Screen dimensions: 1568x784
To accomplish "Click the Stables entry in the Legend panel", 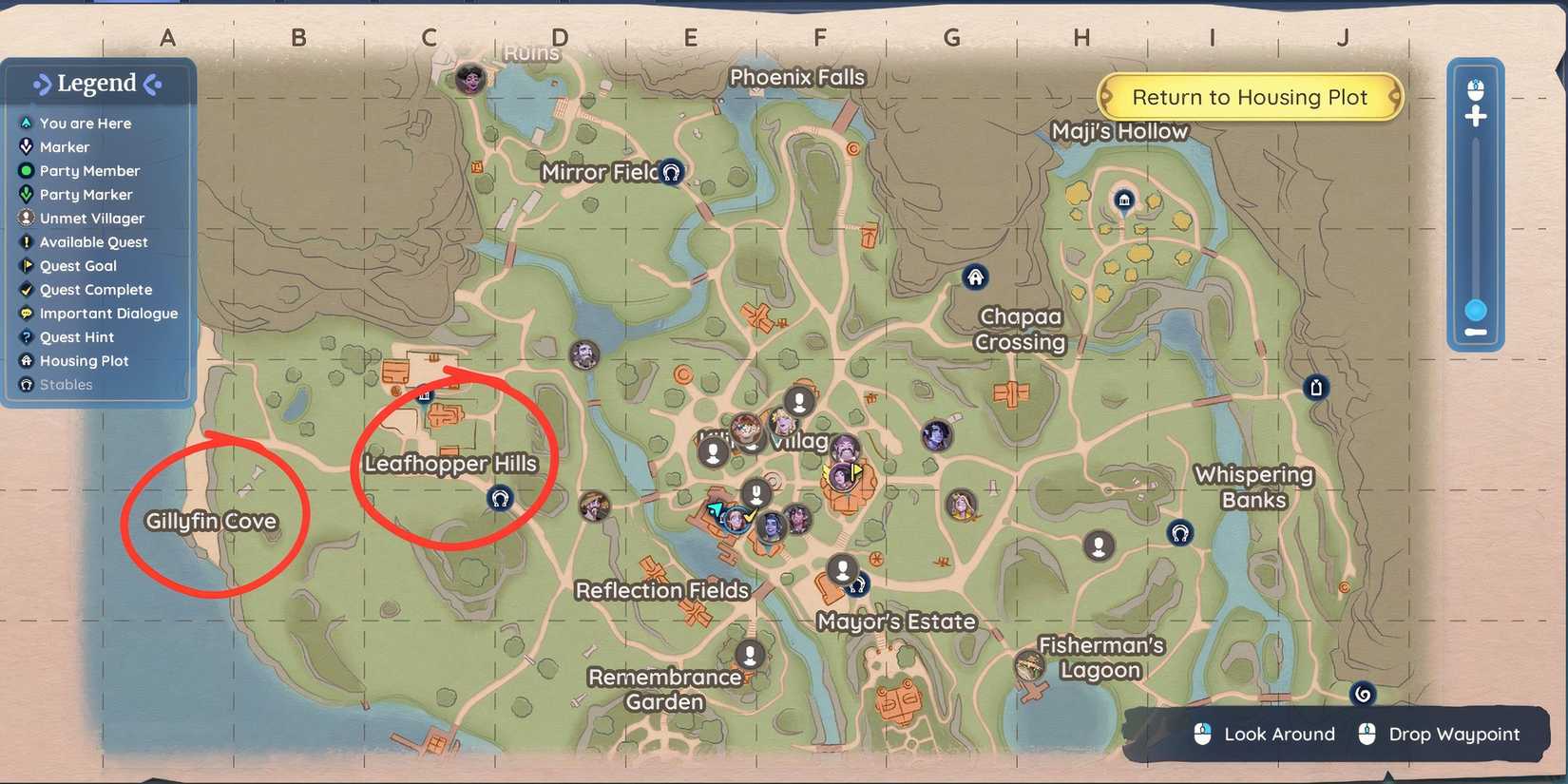I will (x=66, y=384).
